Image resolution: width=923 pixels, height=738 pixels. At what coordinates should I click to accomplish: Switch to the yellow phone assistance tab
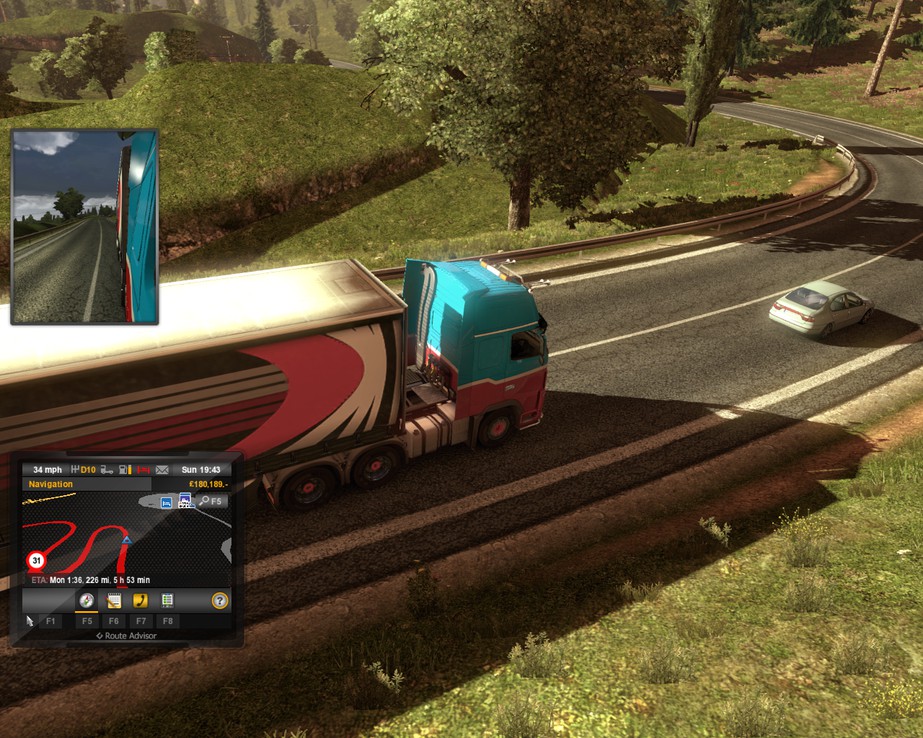coord(141,601)
